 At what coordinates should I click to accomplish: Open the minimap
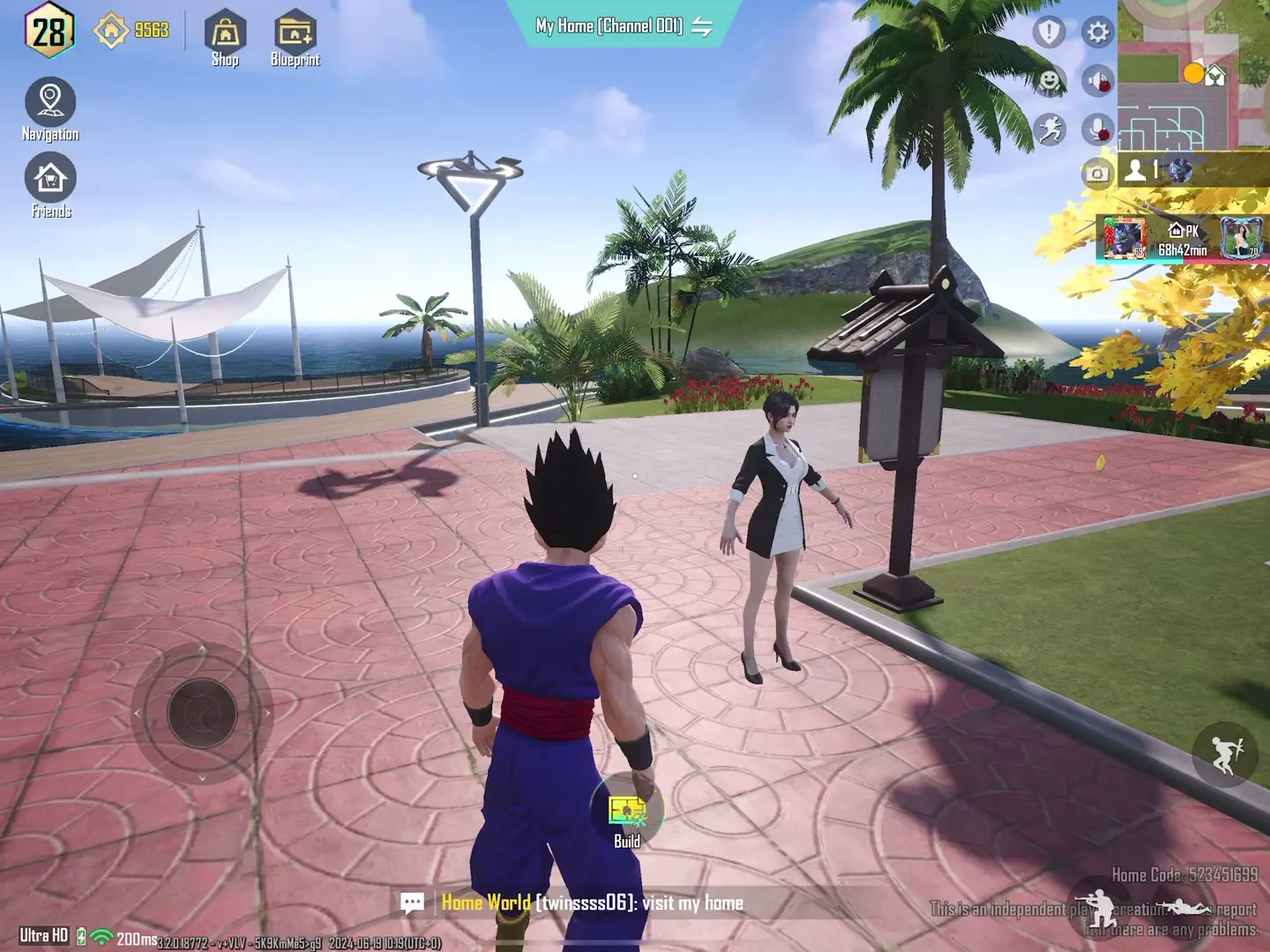pos(1192,75)
